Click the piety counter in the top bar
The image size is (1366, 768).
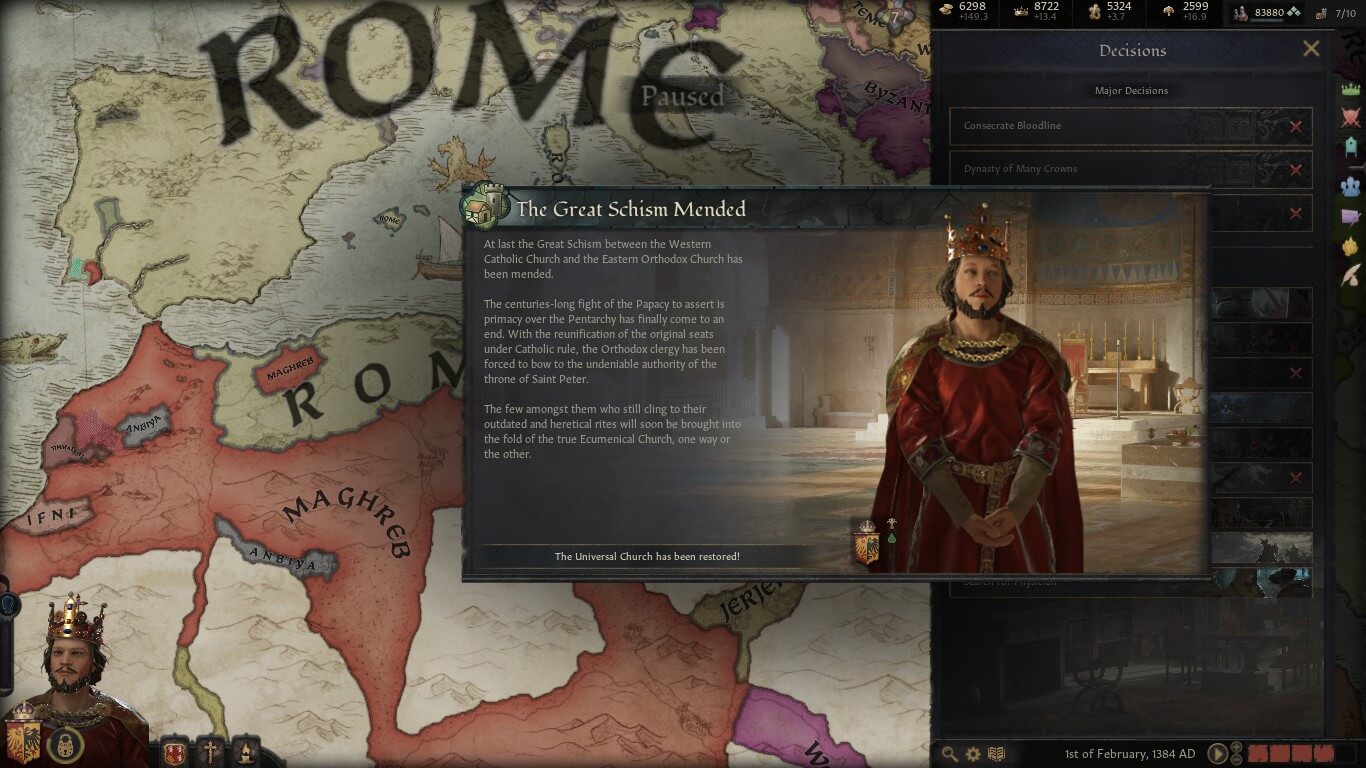tap(1094, 12)
